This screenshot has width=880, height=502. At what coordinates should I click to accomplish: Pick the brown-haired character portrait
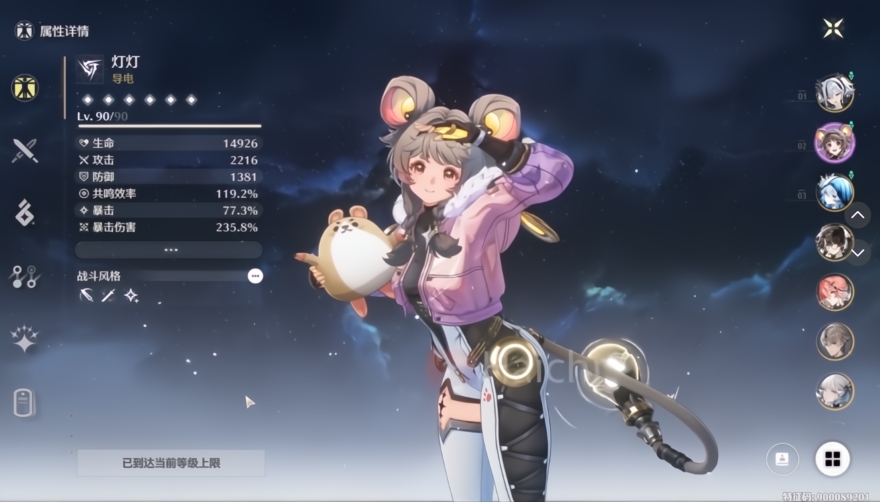[834, 341]
